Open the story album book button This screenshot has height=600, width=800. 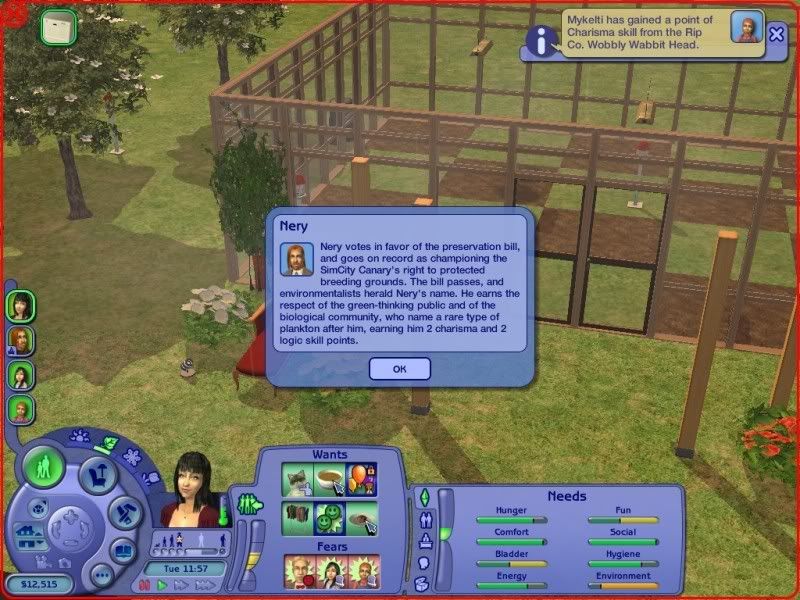pyautogui.click(x=122, y=551)
